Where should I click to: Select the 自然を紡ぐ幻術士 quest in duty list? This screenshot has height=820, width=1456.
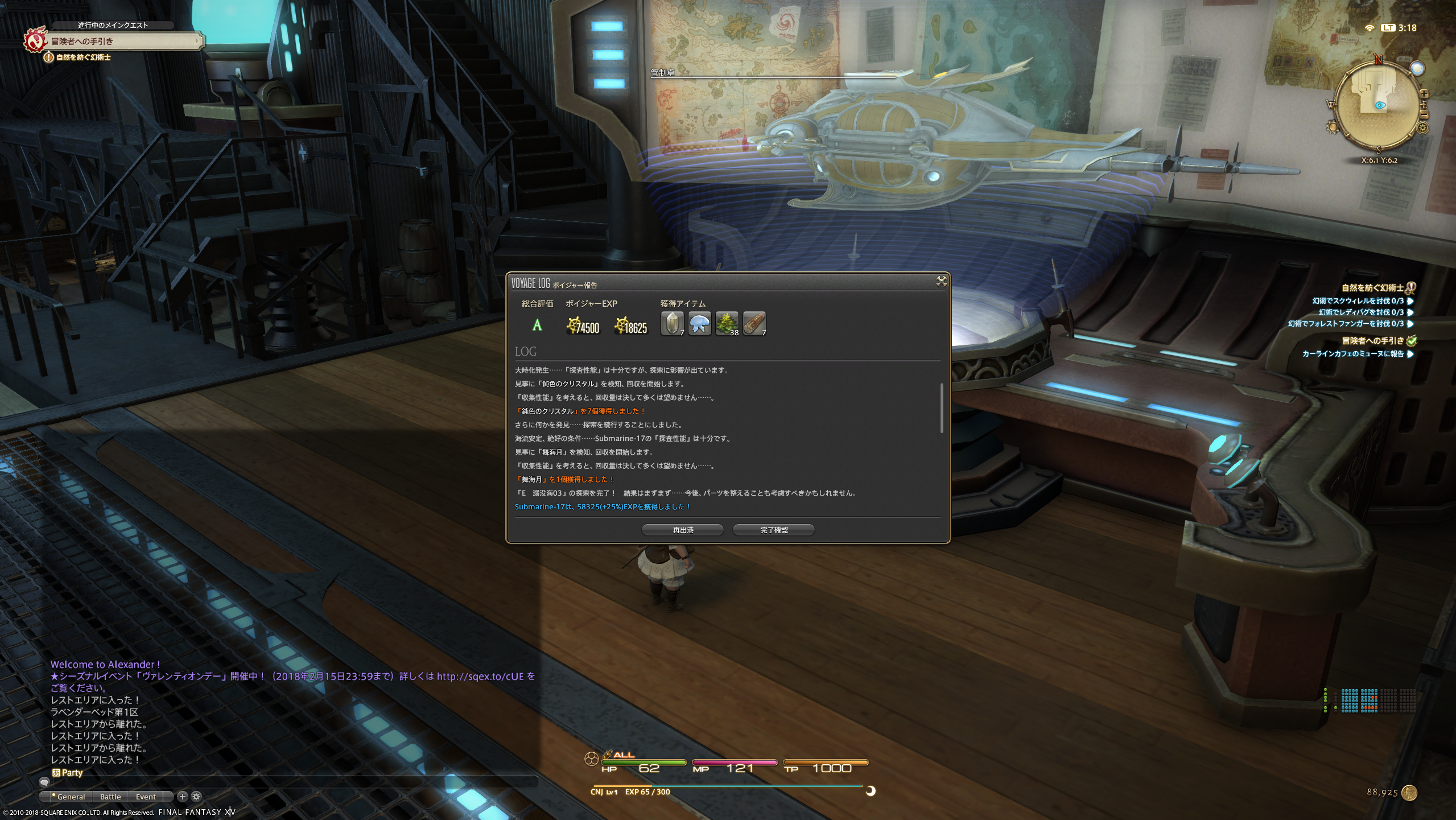click(1372, 288)
